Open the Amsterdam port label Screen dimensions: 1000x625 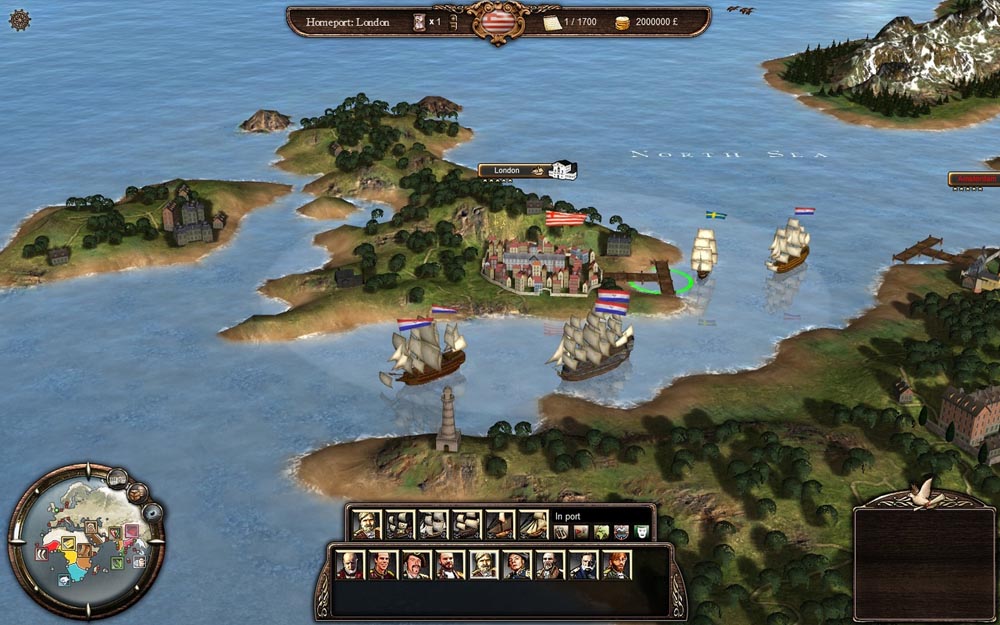(x=975, y=179)
